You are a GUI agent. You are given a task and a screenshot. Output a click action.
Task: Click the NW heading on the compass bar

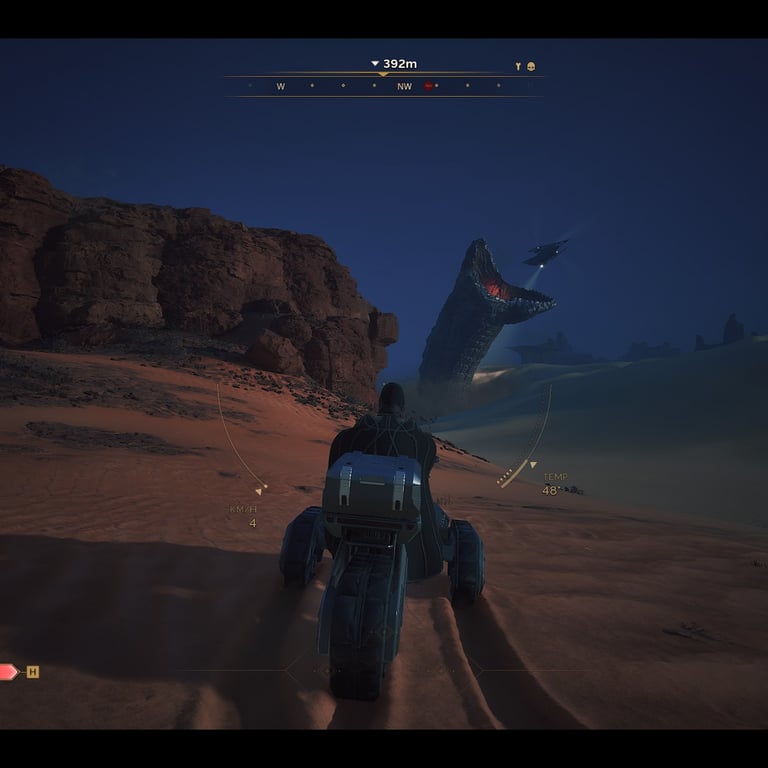click(x=404, y=87)
